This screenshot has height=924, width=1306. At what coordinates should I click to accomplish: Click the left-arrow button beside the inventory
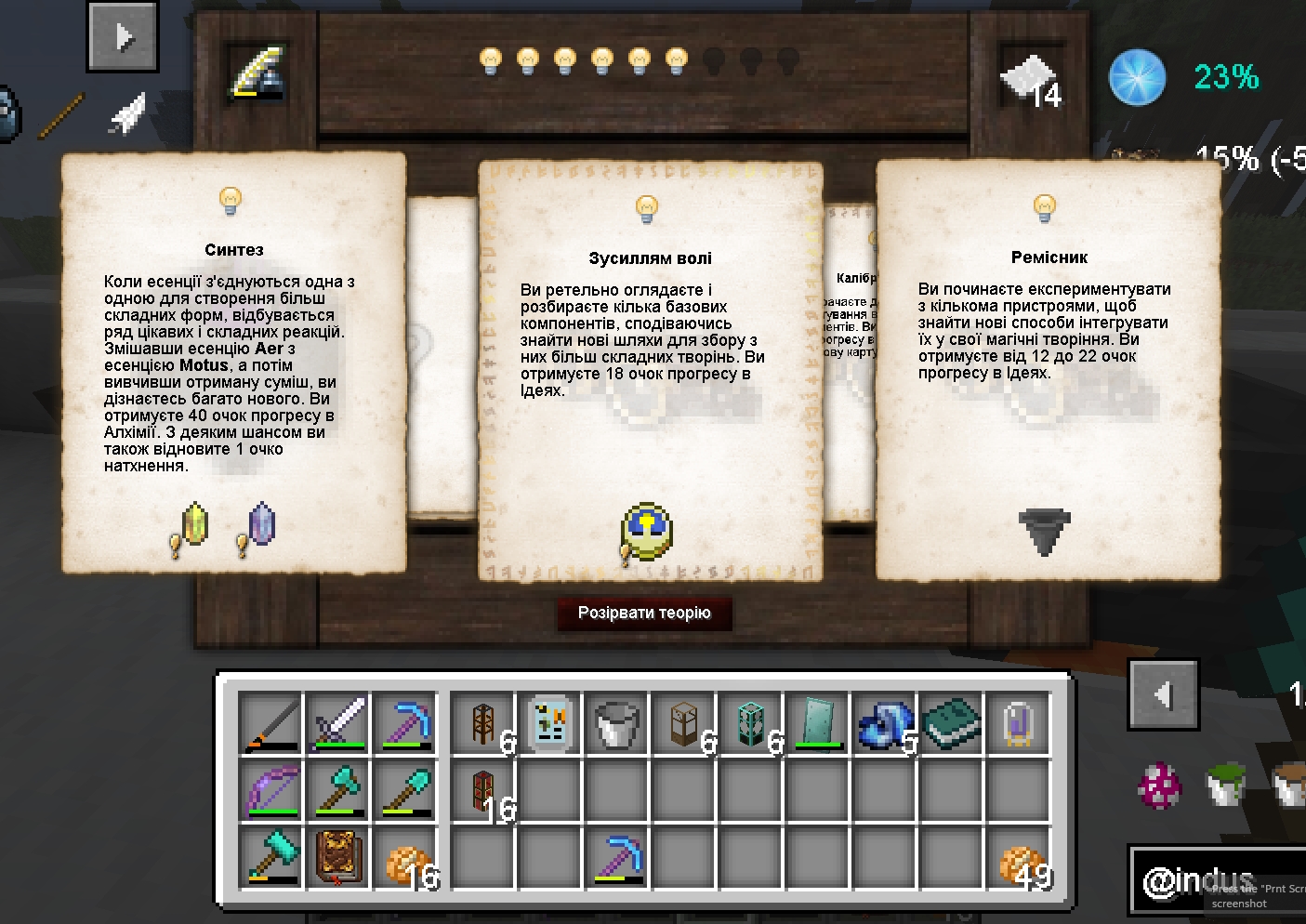point(1163,693)
